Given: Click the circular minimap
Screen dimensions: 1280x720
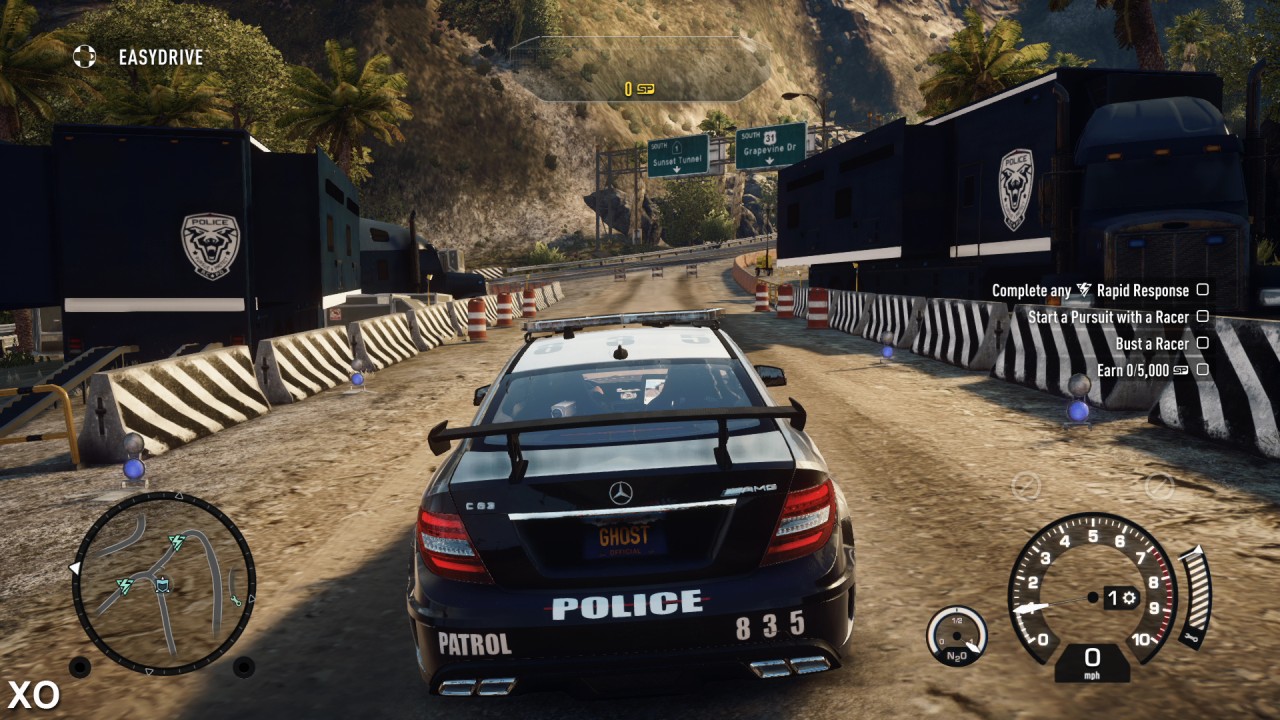Looking at the screenshot, I should pyautogui.click(x=164, y=583).
